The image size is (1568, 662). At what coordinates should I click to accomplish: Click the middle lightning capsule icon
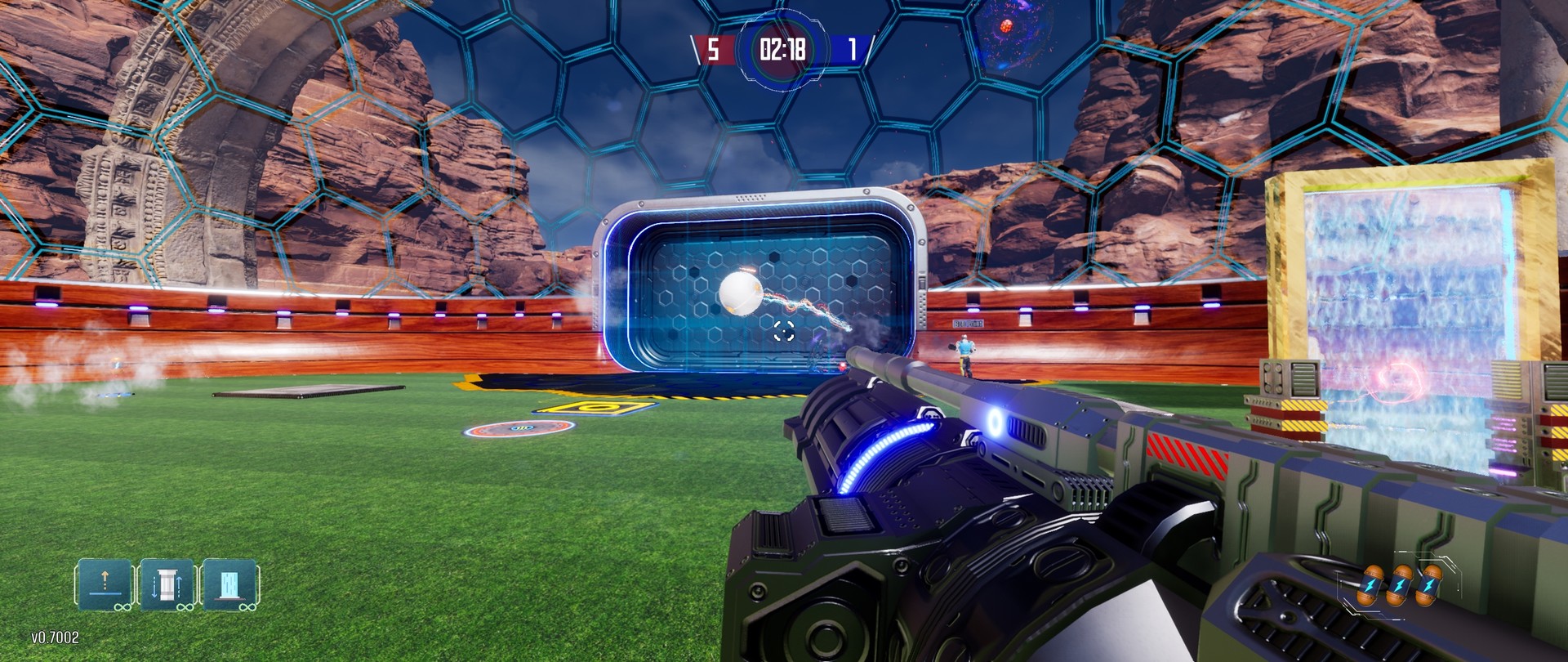coord(1400,585)
